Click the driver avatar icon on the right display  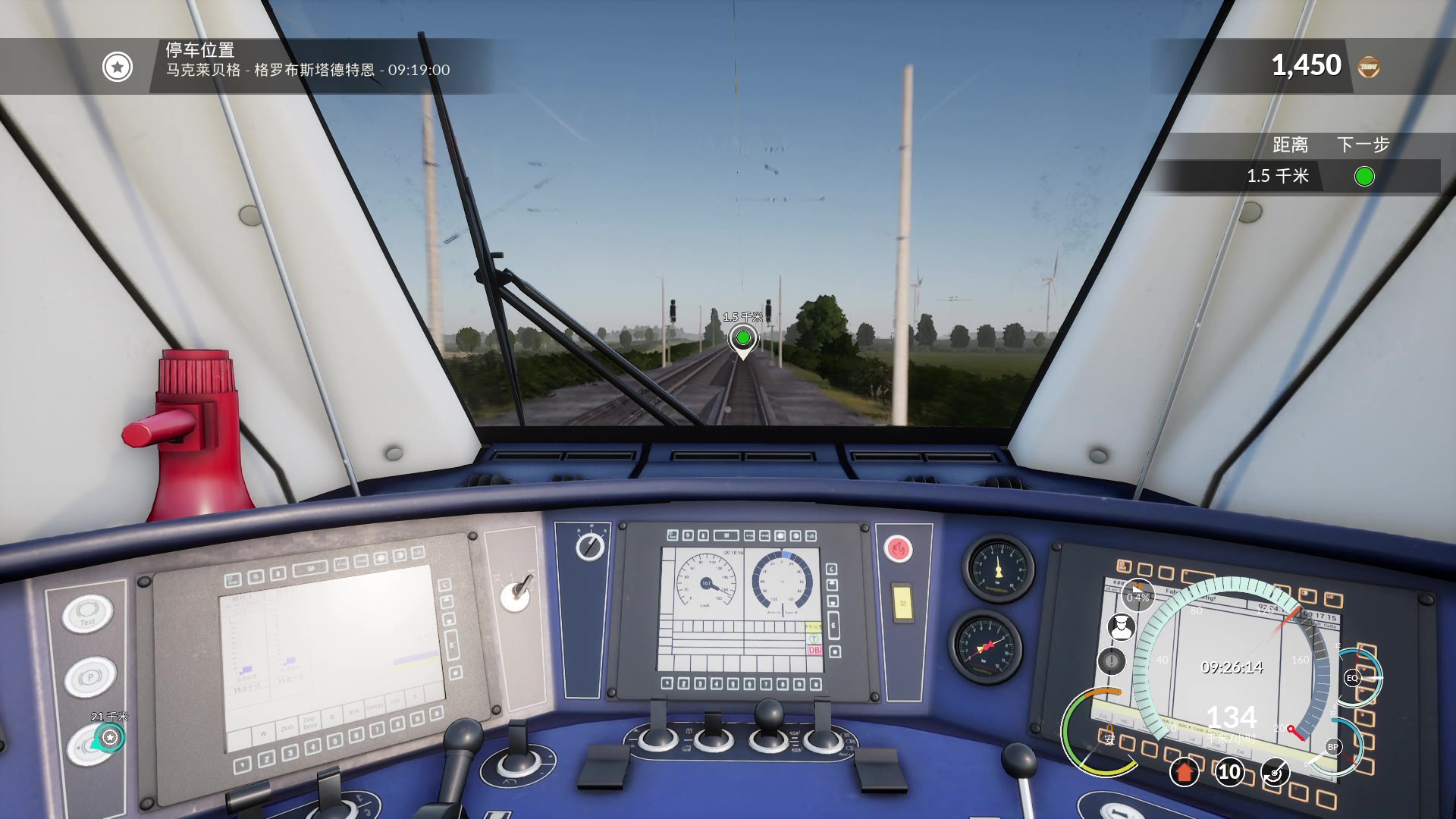tap(1121, 626)
